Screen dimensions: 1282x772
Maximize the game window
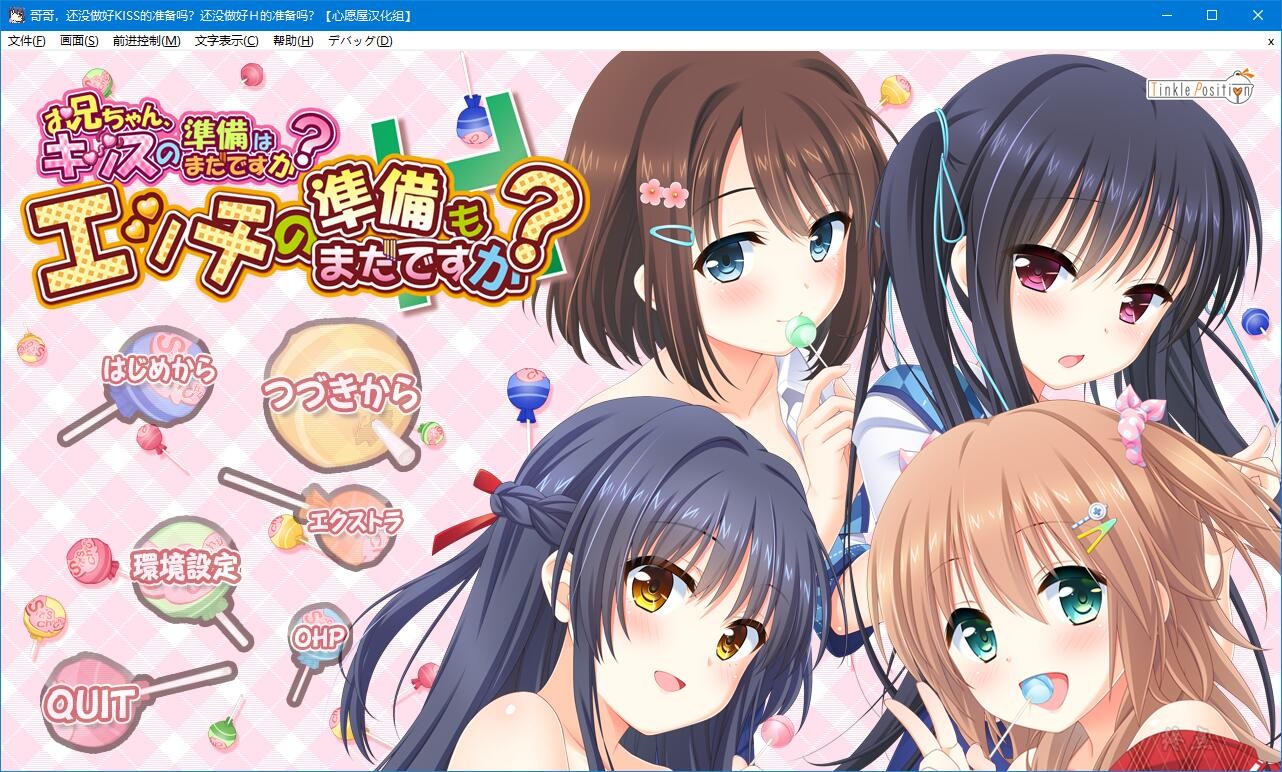pos(1212,15)
